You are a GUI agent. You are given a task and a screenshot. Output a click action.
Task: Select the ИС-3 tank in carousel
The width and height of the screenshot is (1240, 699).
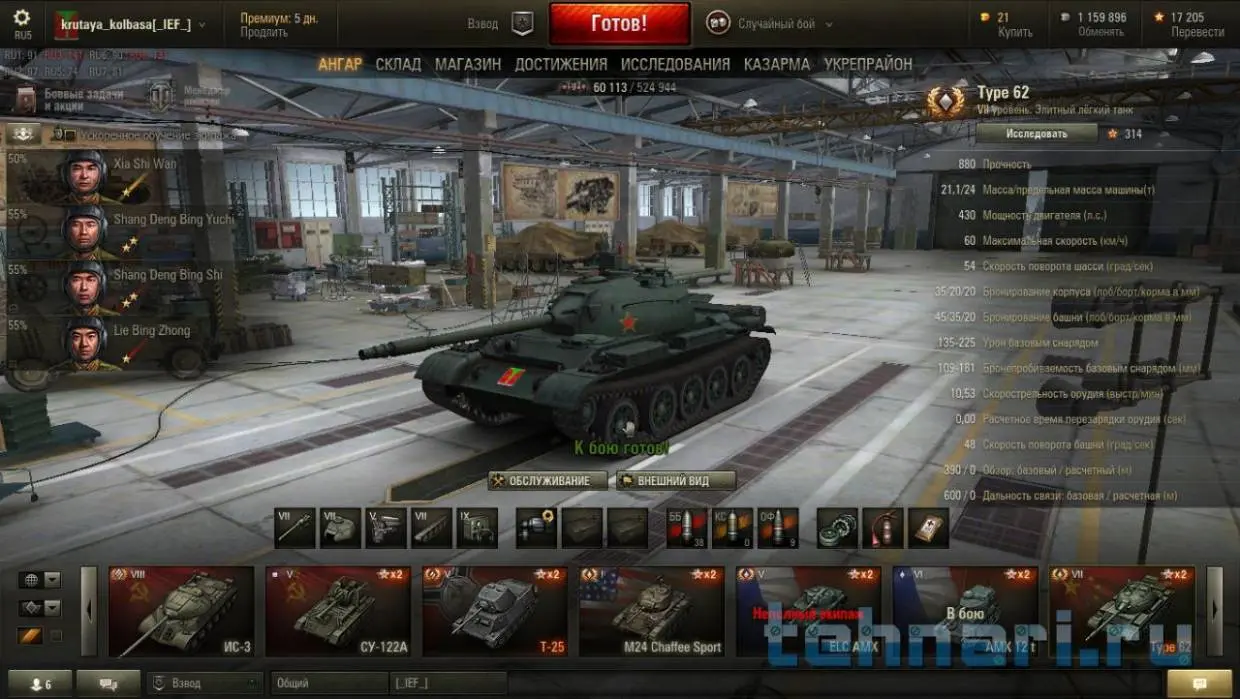(x=181, y=611)
